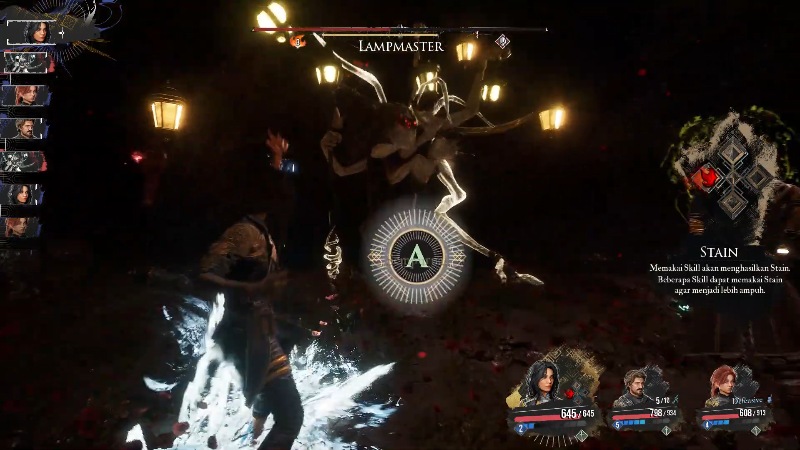The image size is (800, 450).
Task: Click the Lampmaster boss name label
Action: (x=400, y=46)
